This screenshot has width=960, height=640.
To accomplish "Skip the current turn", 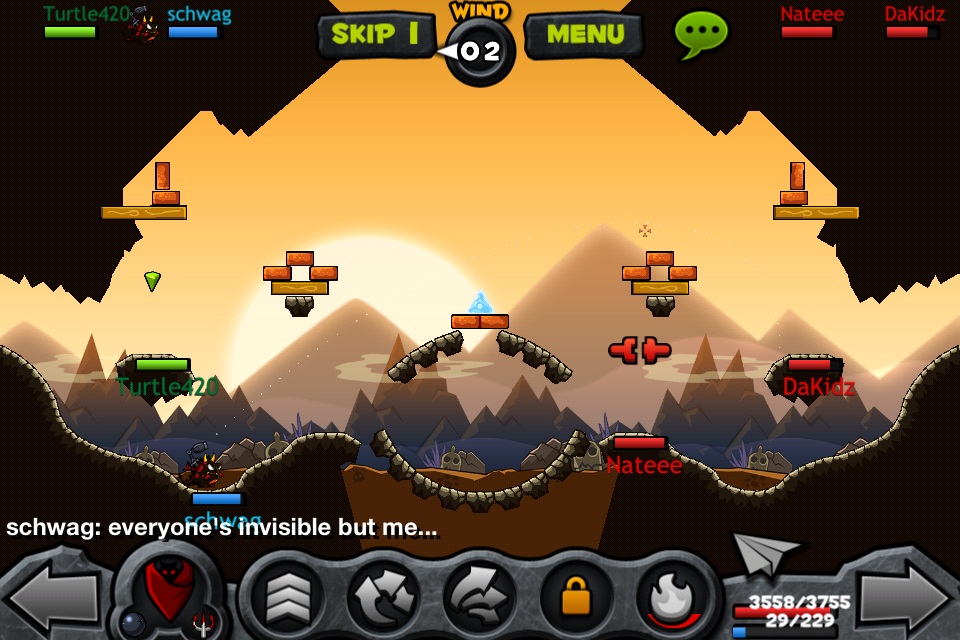I will click(x=375, y=35).
